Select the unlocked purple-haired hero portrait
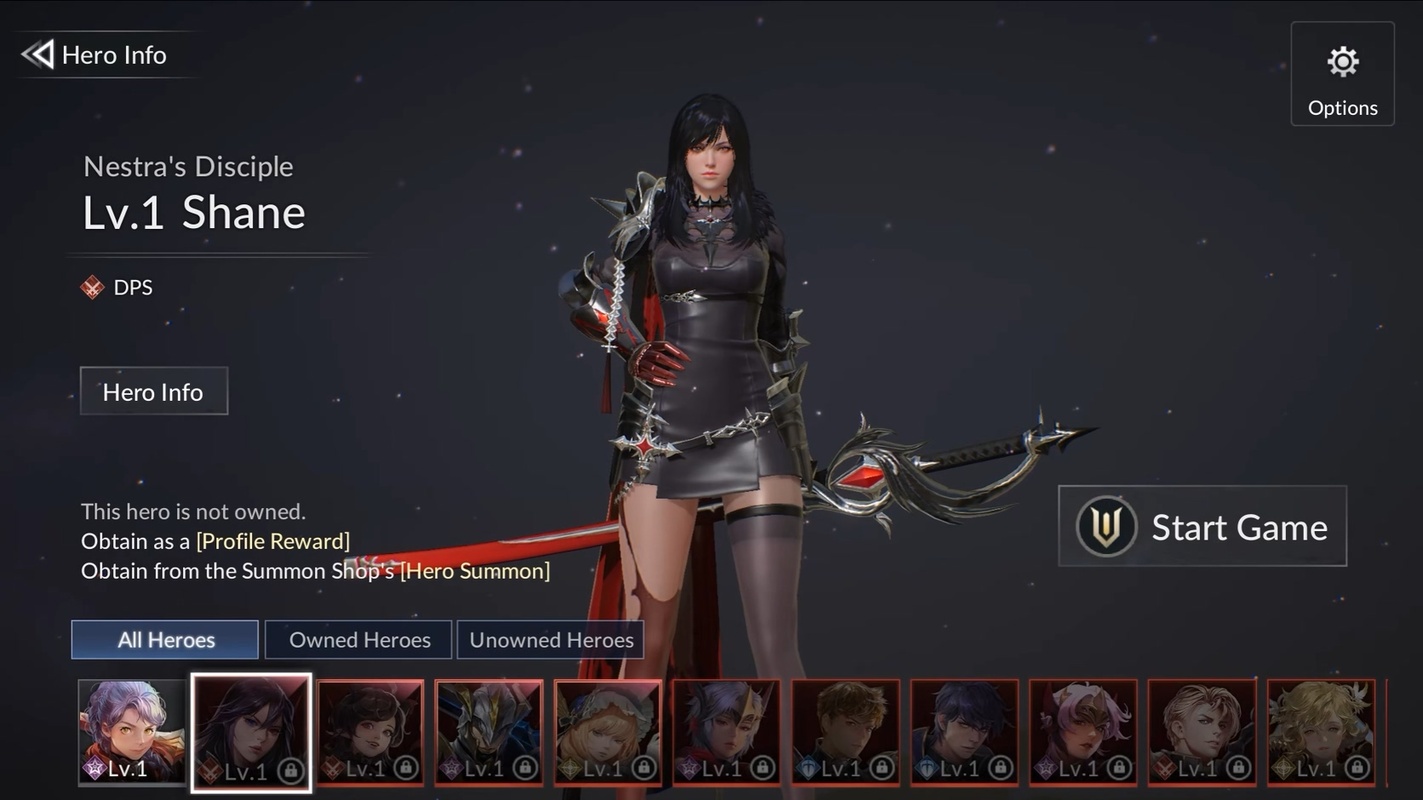The width and height of the screenshot is (1423, 800). (x=132, y=732)
